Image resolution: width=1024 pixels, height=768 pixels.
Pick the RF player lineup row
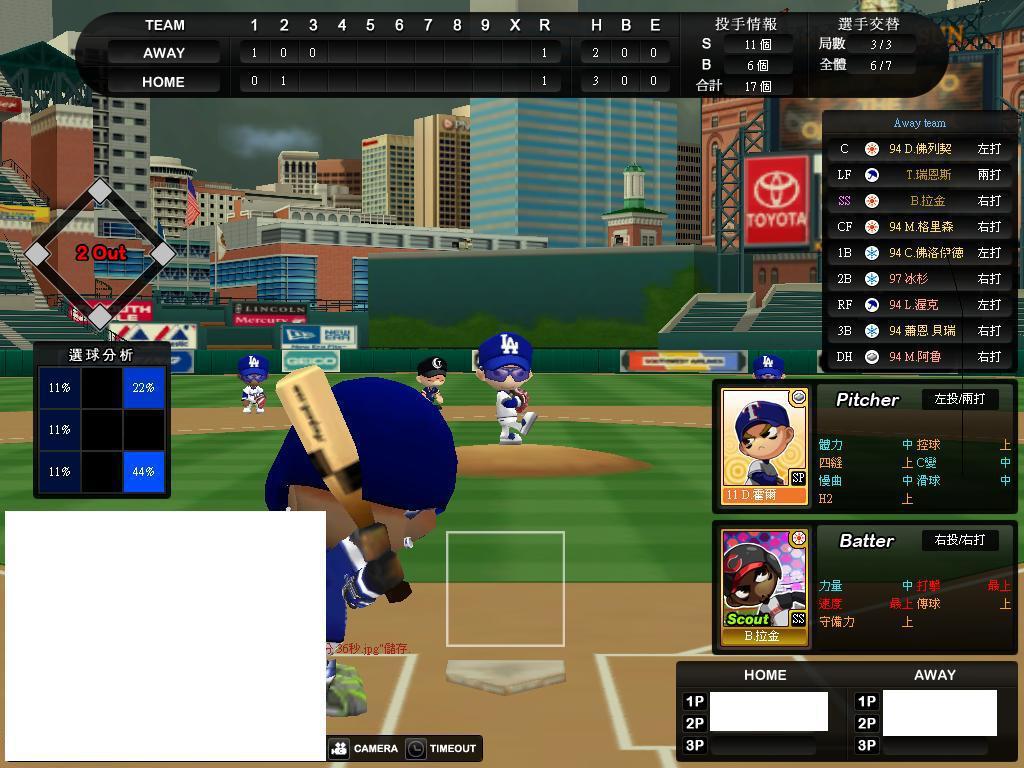pos(919,305)
